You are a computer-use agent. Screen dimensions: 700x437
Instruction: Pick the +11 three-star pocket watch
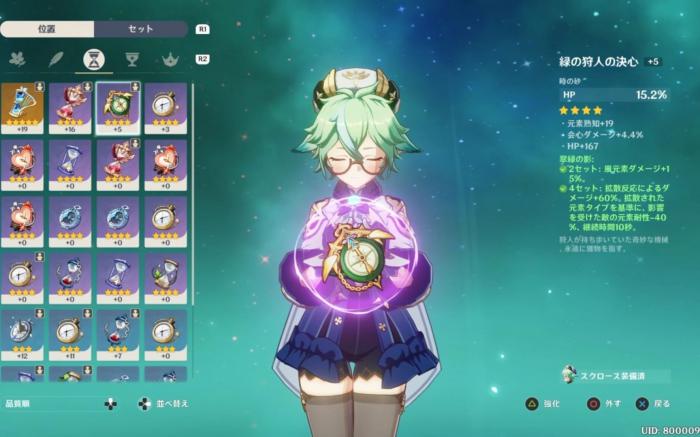click(x=69, y=333)
